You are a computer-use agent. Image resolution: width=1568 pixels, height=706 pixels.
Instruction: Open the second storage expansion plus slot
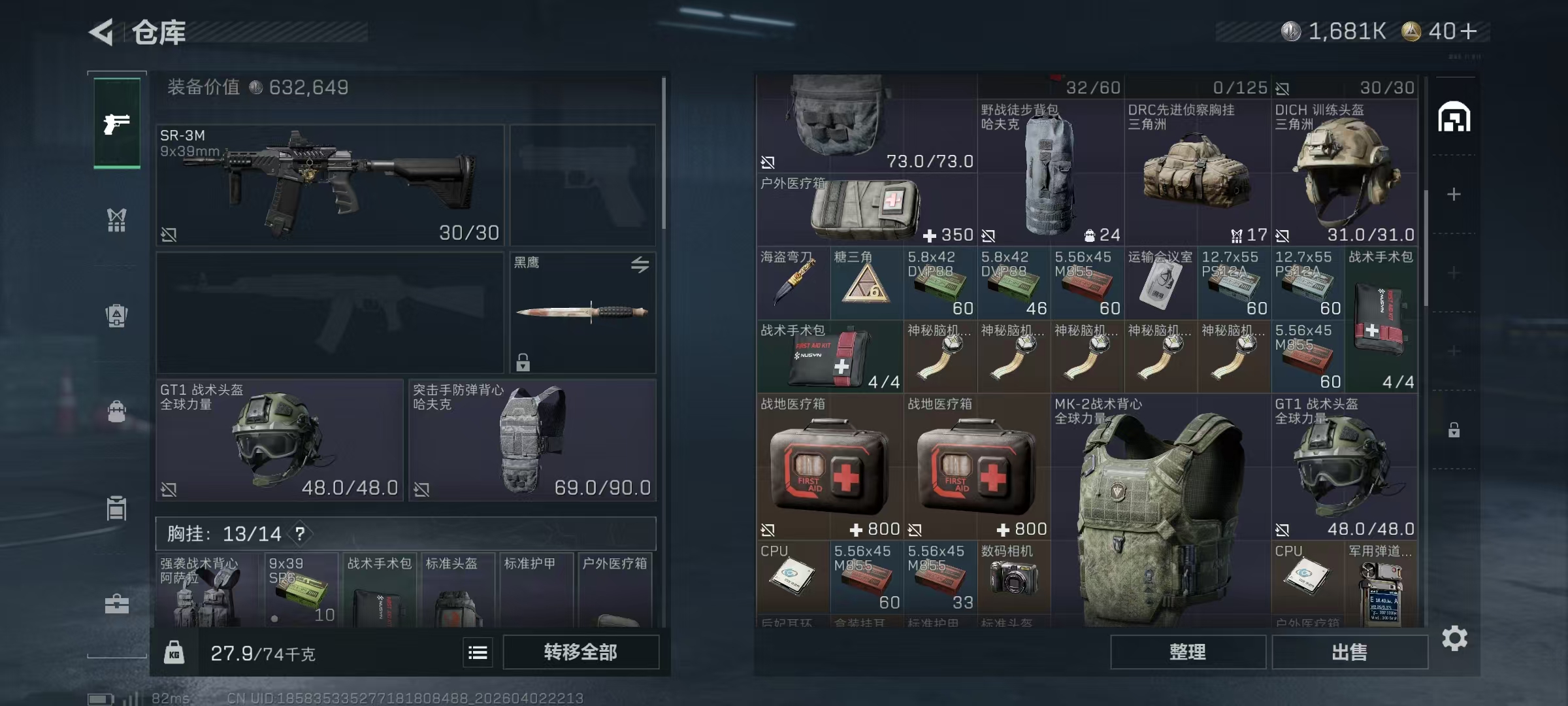[1454, 271]
